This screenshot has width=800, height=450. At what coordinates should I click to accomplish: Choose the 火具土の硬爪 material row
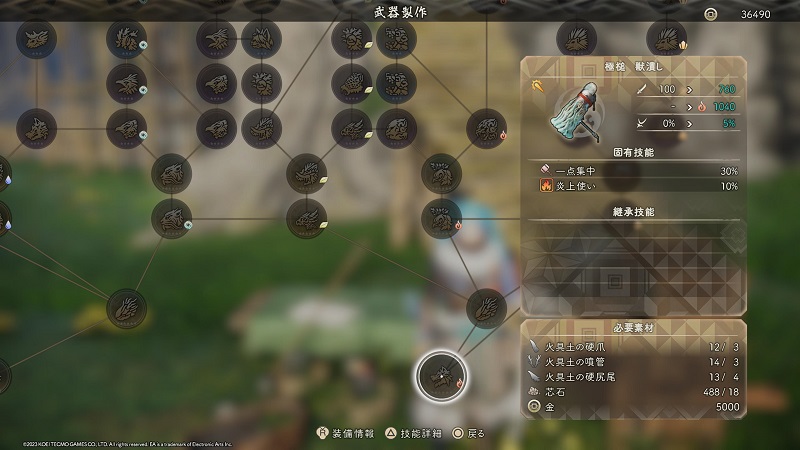tap(633, 346)
